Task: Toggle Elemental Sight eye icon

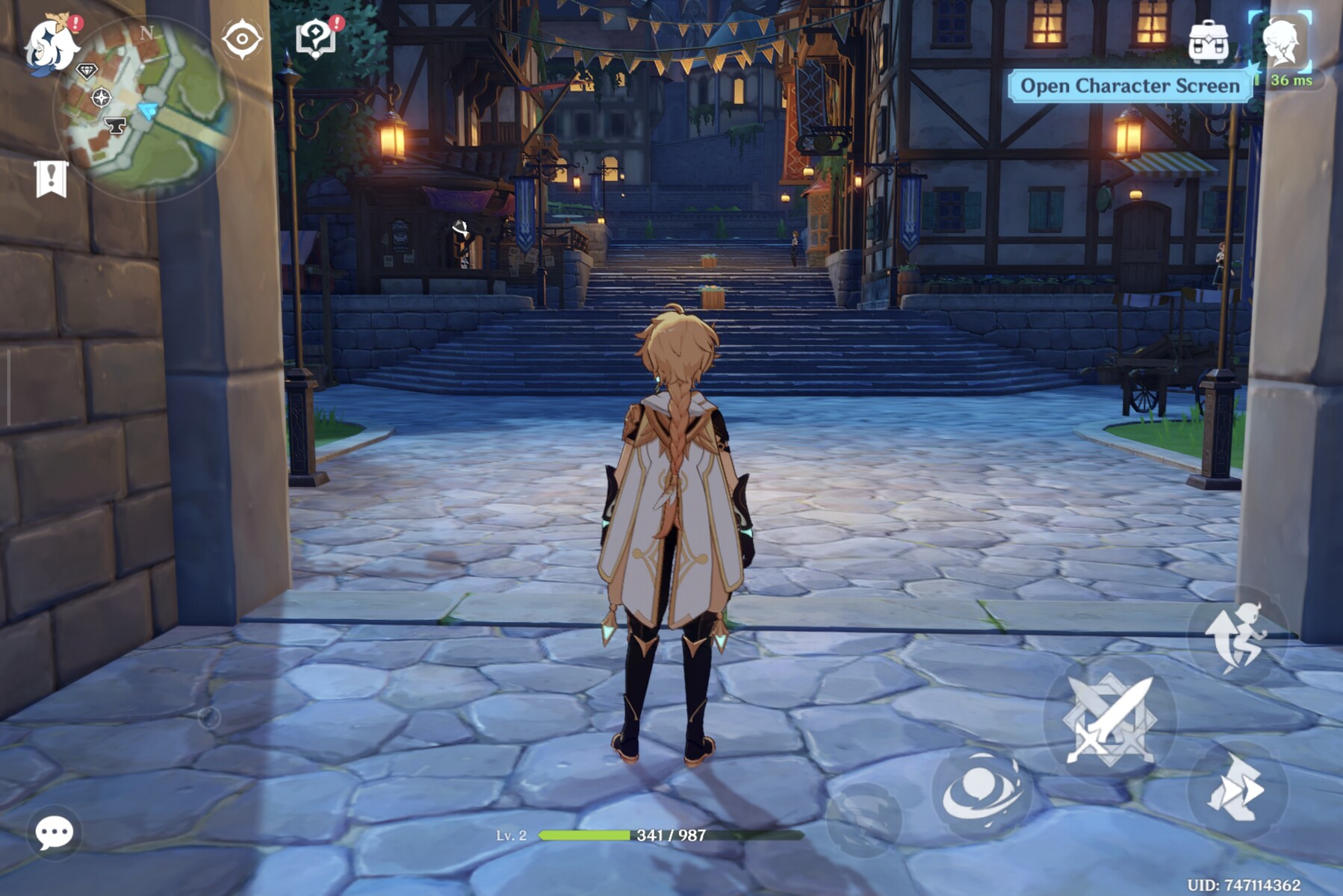Action: pos(242,40)
